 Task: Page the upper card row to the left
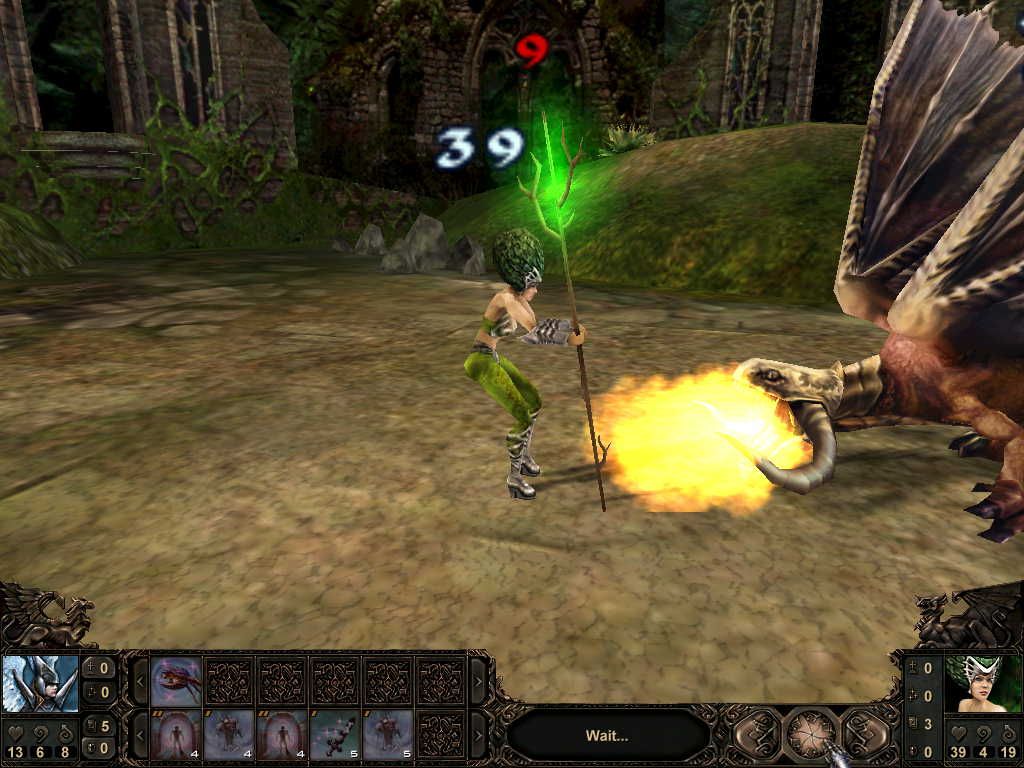[x=141, y=681]
